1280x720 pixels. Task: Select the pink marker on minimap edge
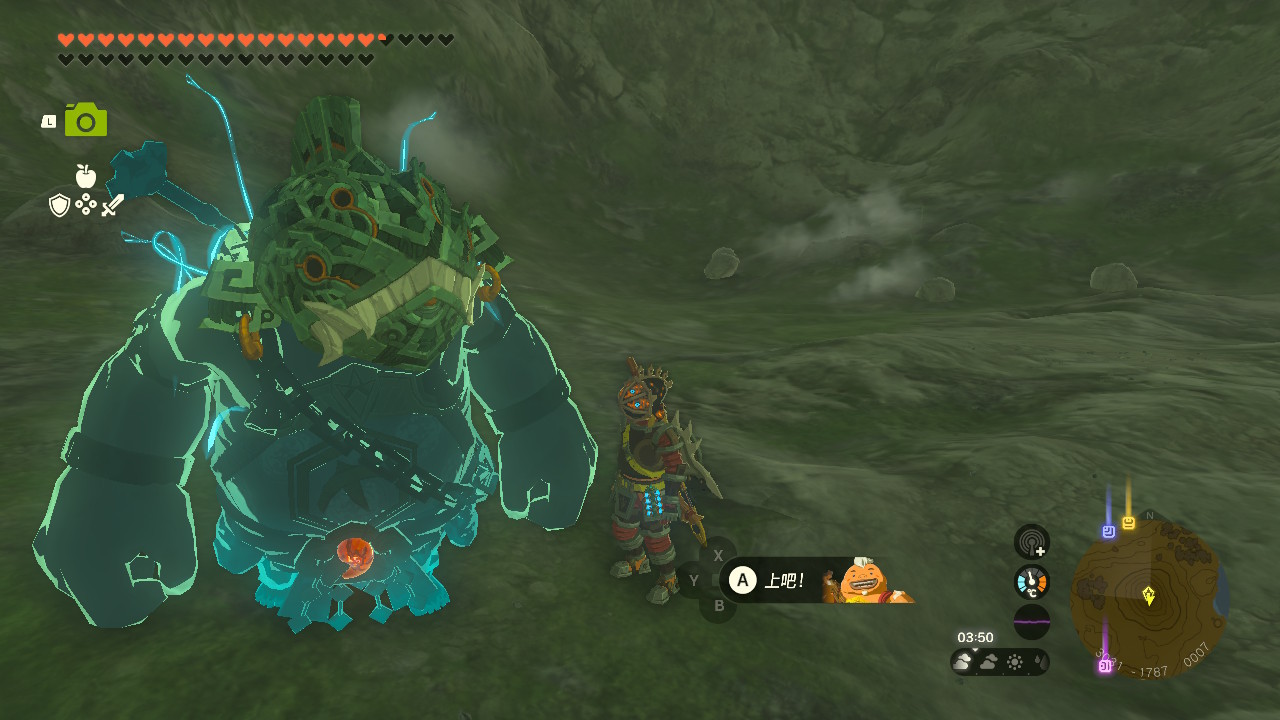pos(1105,665)
